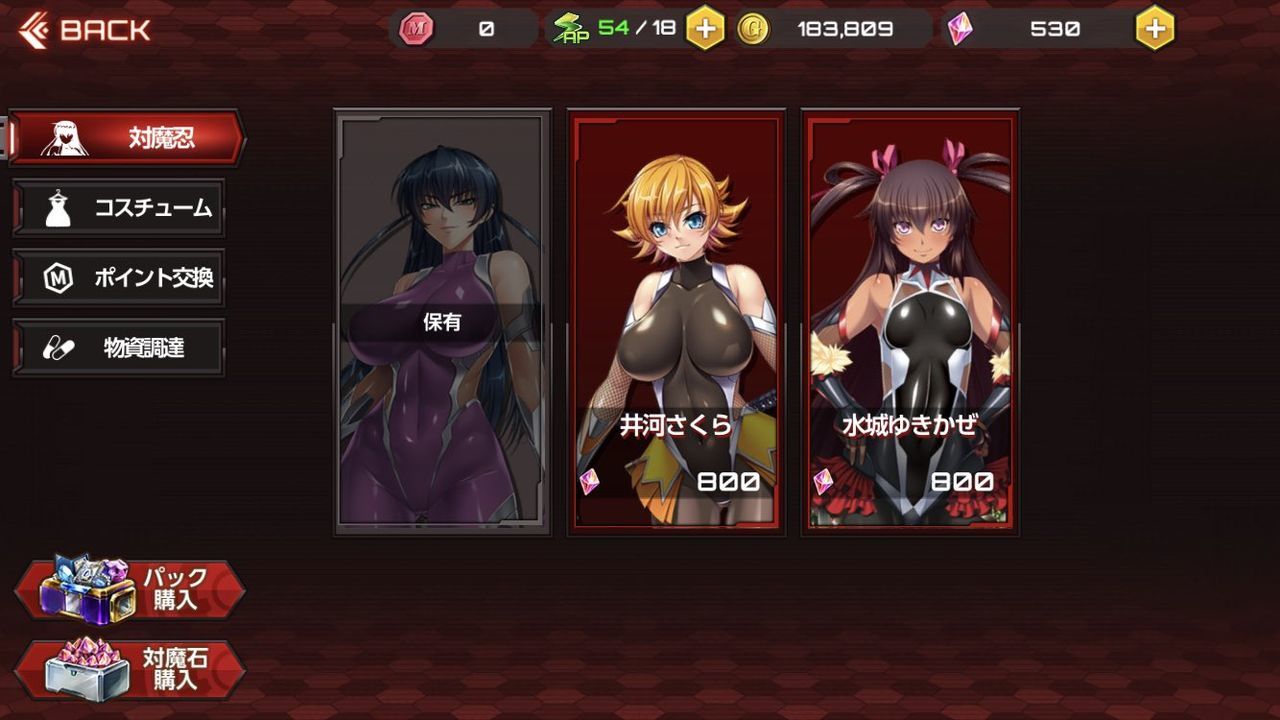Select the owned 保有 character card
The height and width of the screenshot is (720, 1280).
pyautogui.click(x=443, y=322)
